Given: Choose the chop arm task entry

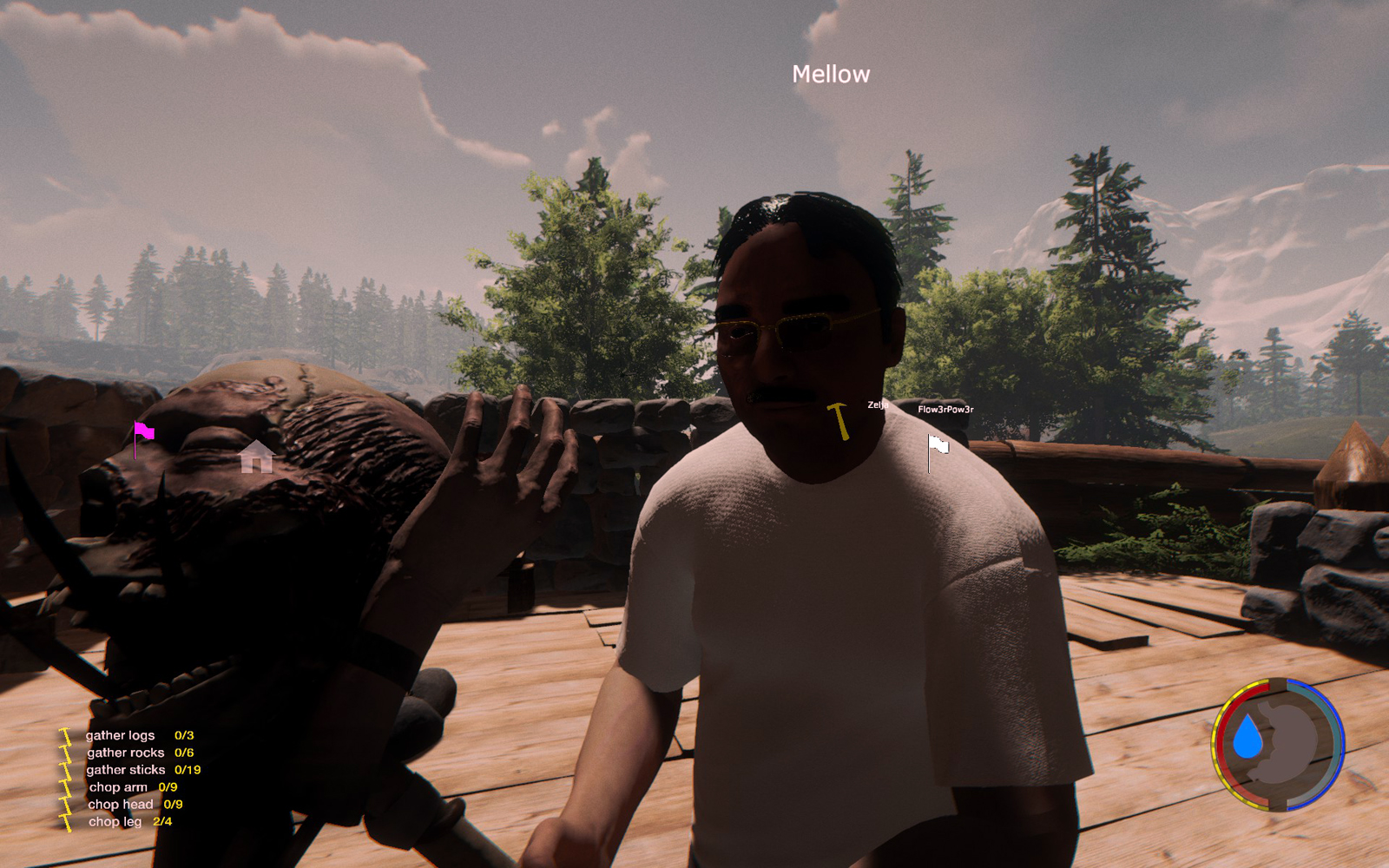Looking at the screenshot, I should 119,787.
